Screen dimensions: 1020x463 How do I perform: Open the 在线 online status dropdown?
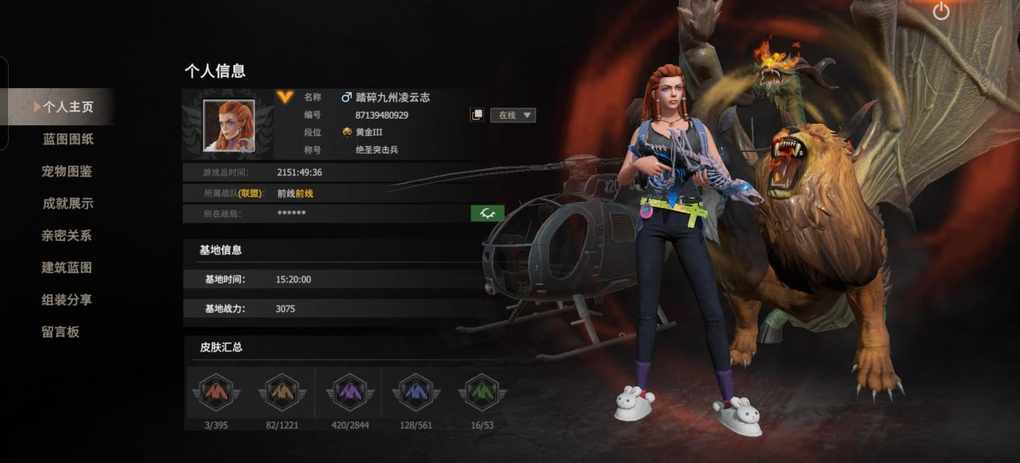point(513,115)
